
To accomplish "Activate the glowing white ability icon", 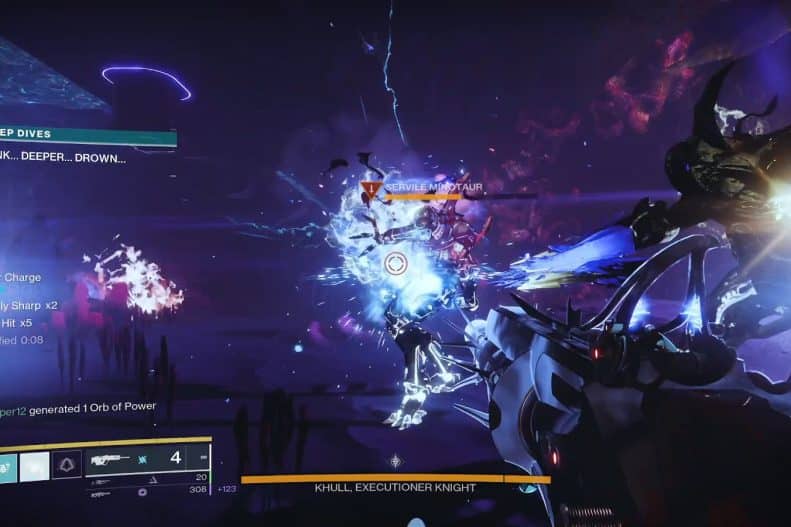I will click(x=35, y=466).
